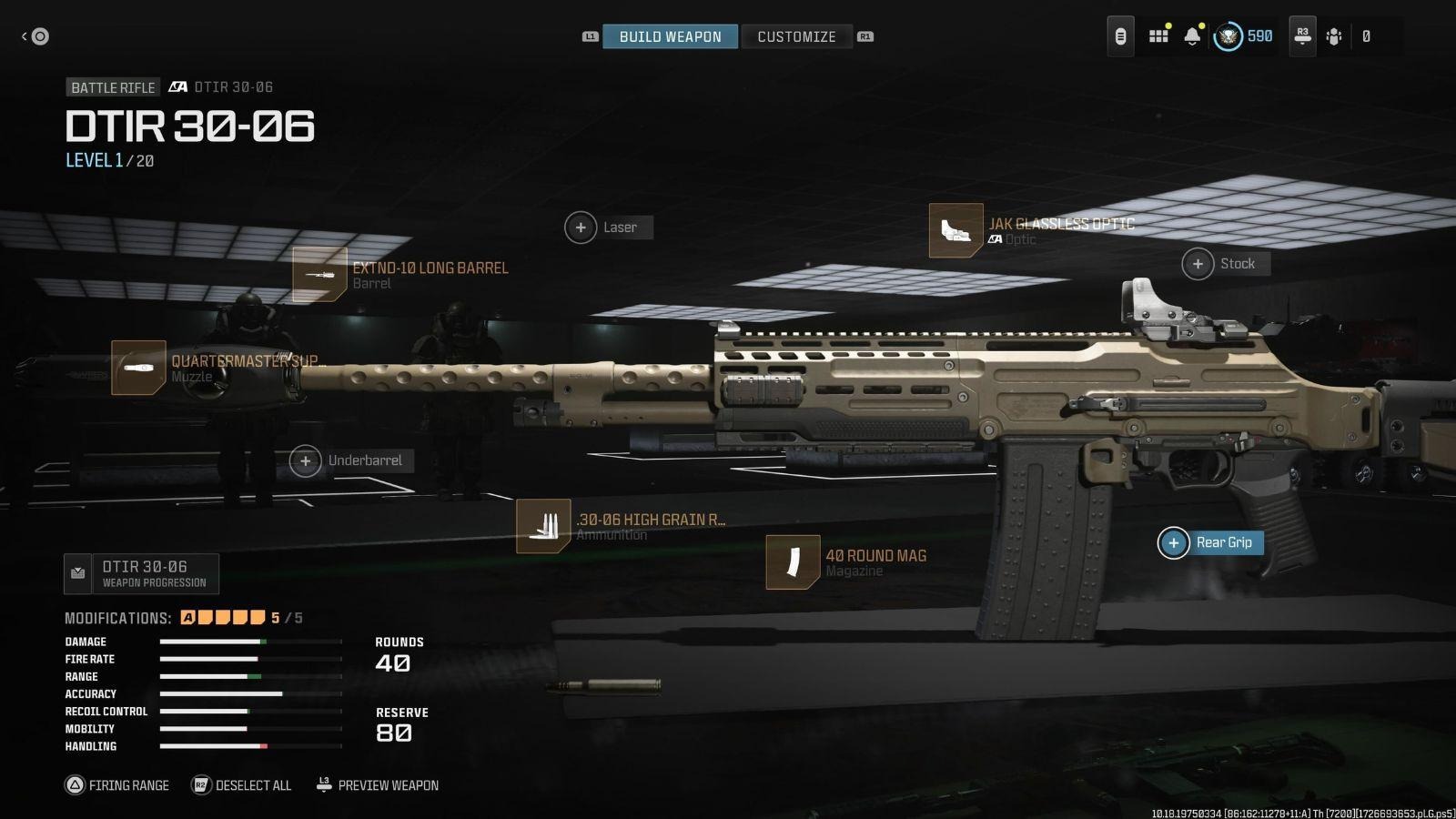Go back with the top-left arrow

pos(35,36)
